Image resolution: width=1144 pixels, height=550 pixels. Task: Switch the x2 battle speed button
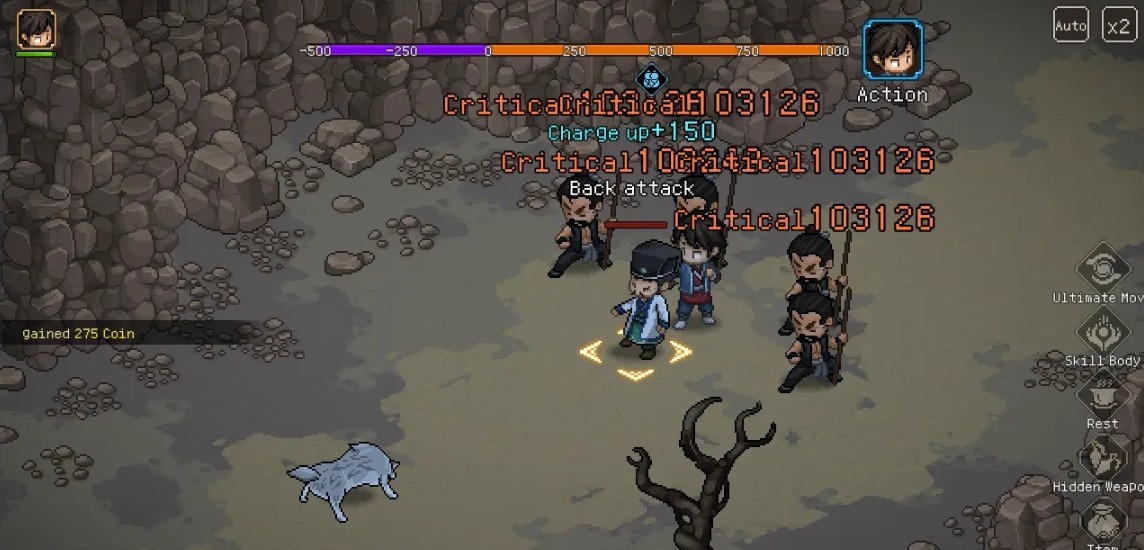[1118, 25]
